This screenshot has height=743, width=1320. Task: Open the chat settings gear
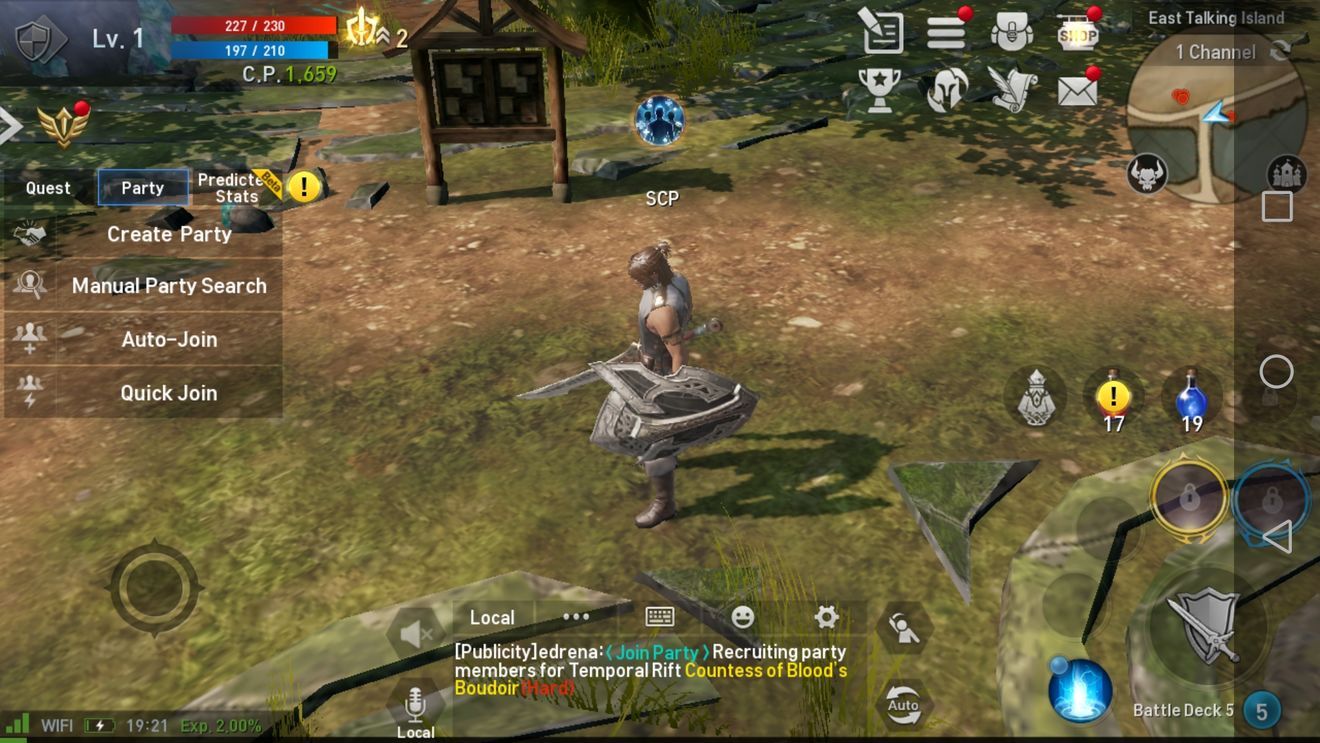826,617
